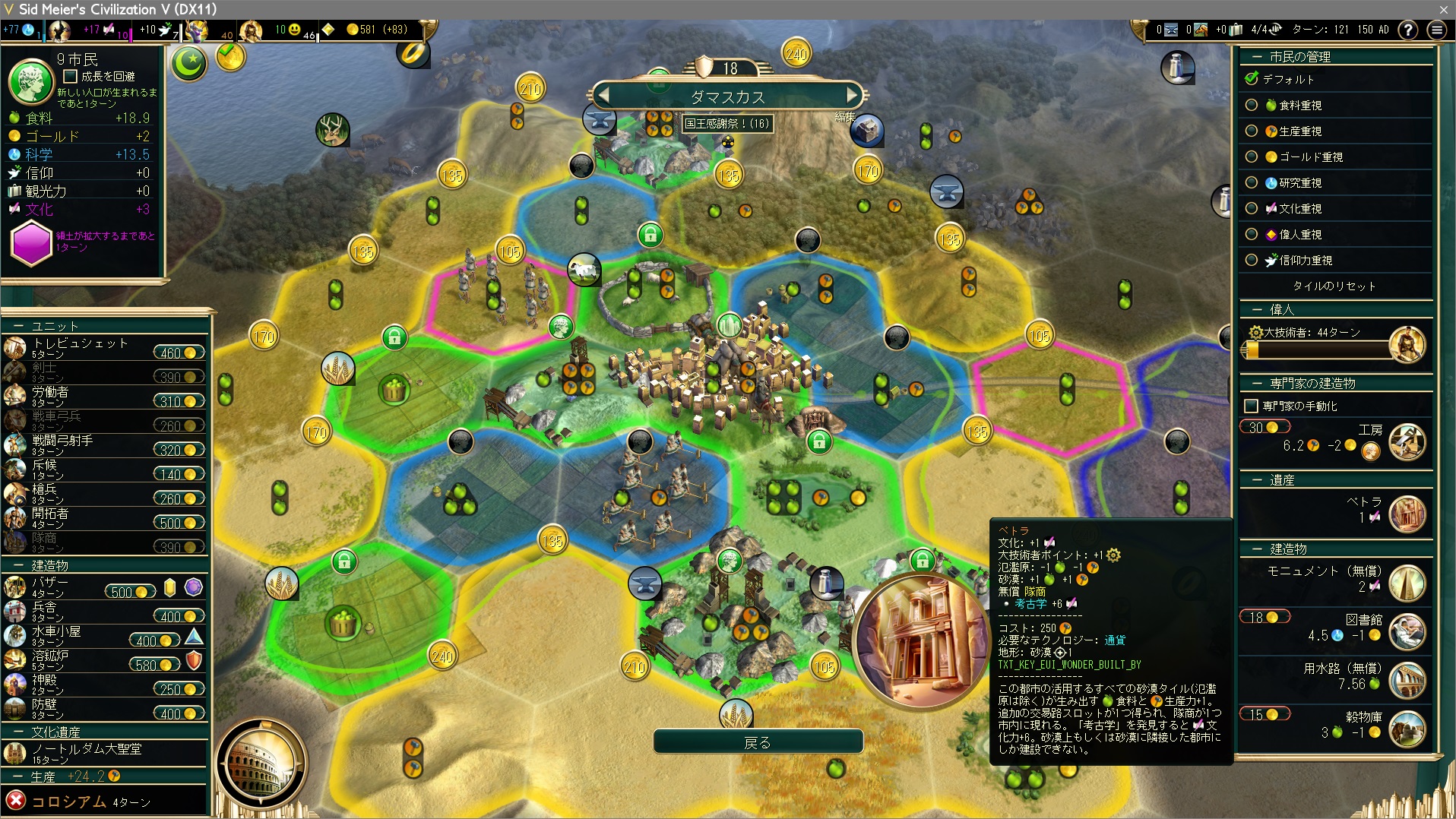This screenshot has width=1456, height=819.
Task: Go to the next city arrow
Action: click(x=852, y=96)
